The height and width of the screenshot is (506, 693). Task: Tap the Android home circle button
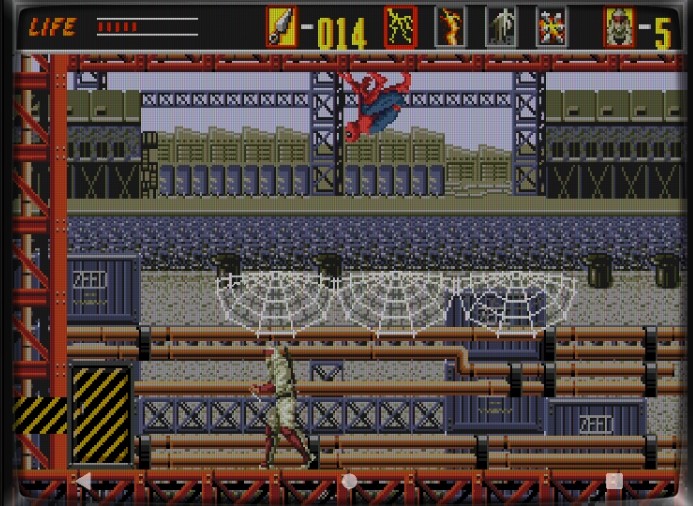349,481
